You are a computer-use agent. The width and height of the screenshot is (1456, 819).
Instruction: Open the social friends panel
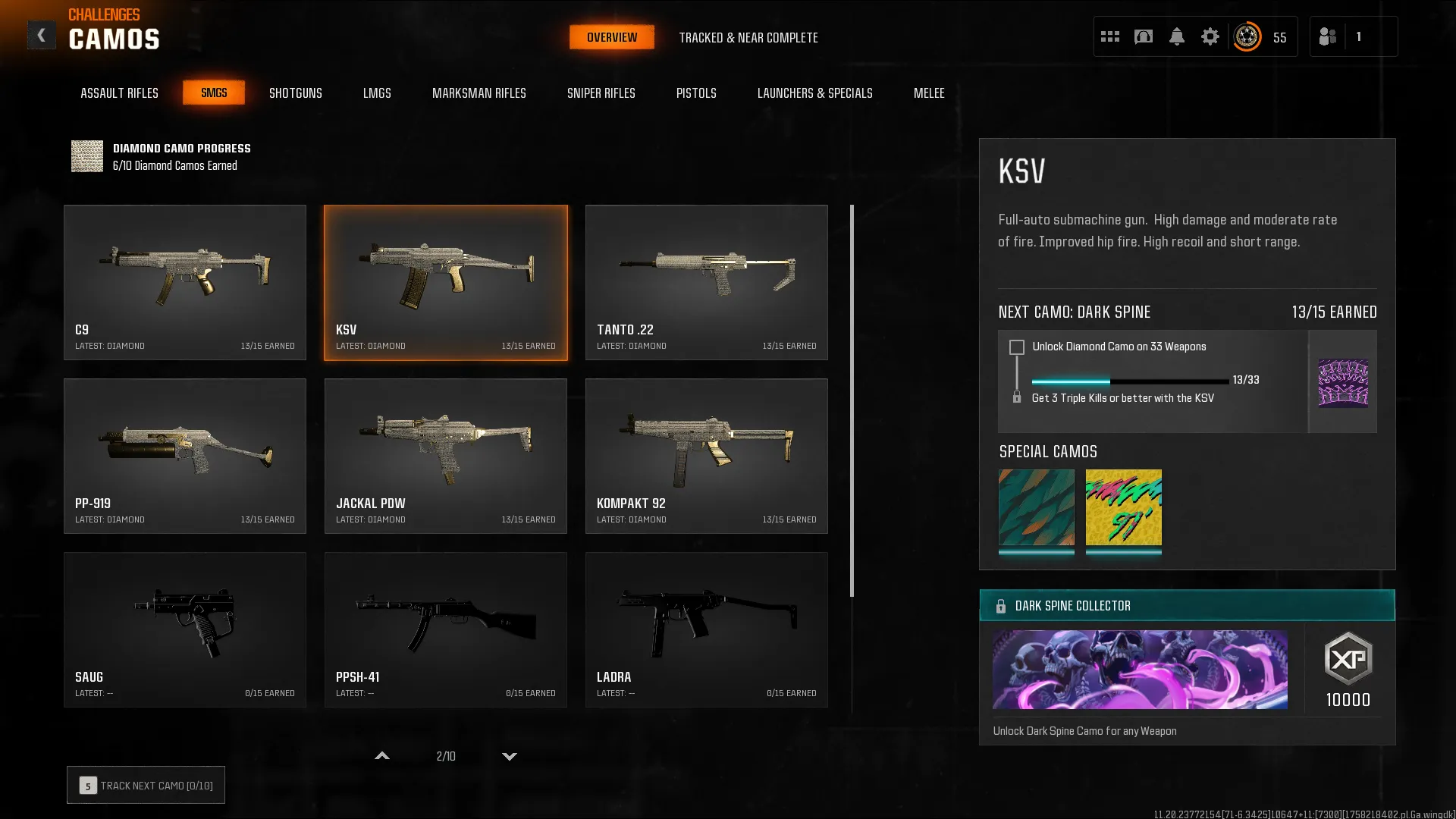(x=1328, y=36)
